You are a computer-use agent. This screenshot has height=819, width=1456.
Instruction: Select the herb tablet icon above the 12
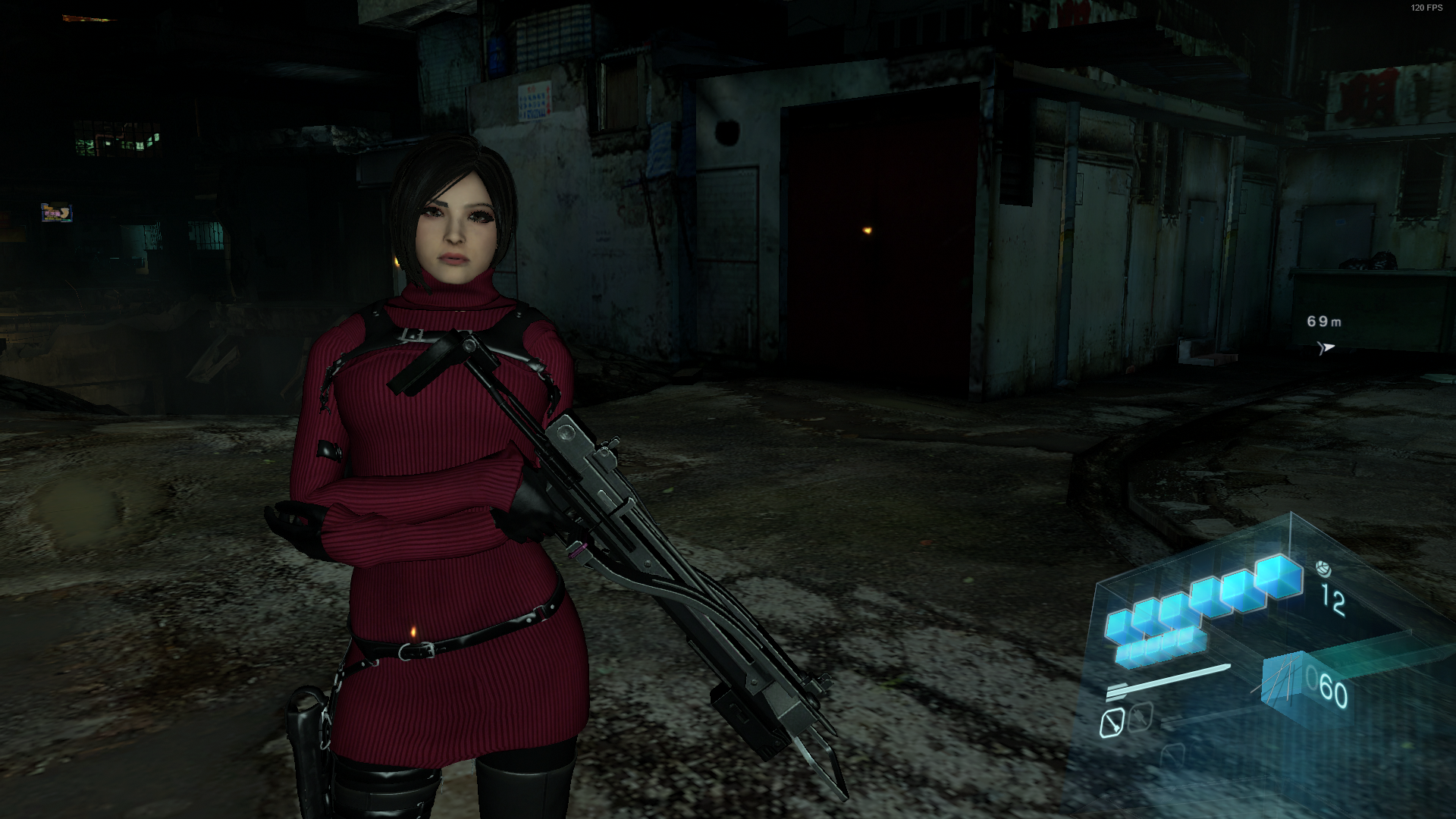pyautogui.click(x=1323, y=568)
